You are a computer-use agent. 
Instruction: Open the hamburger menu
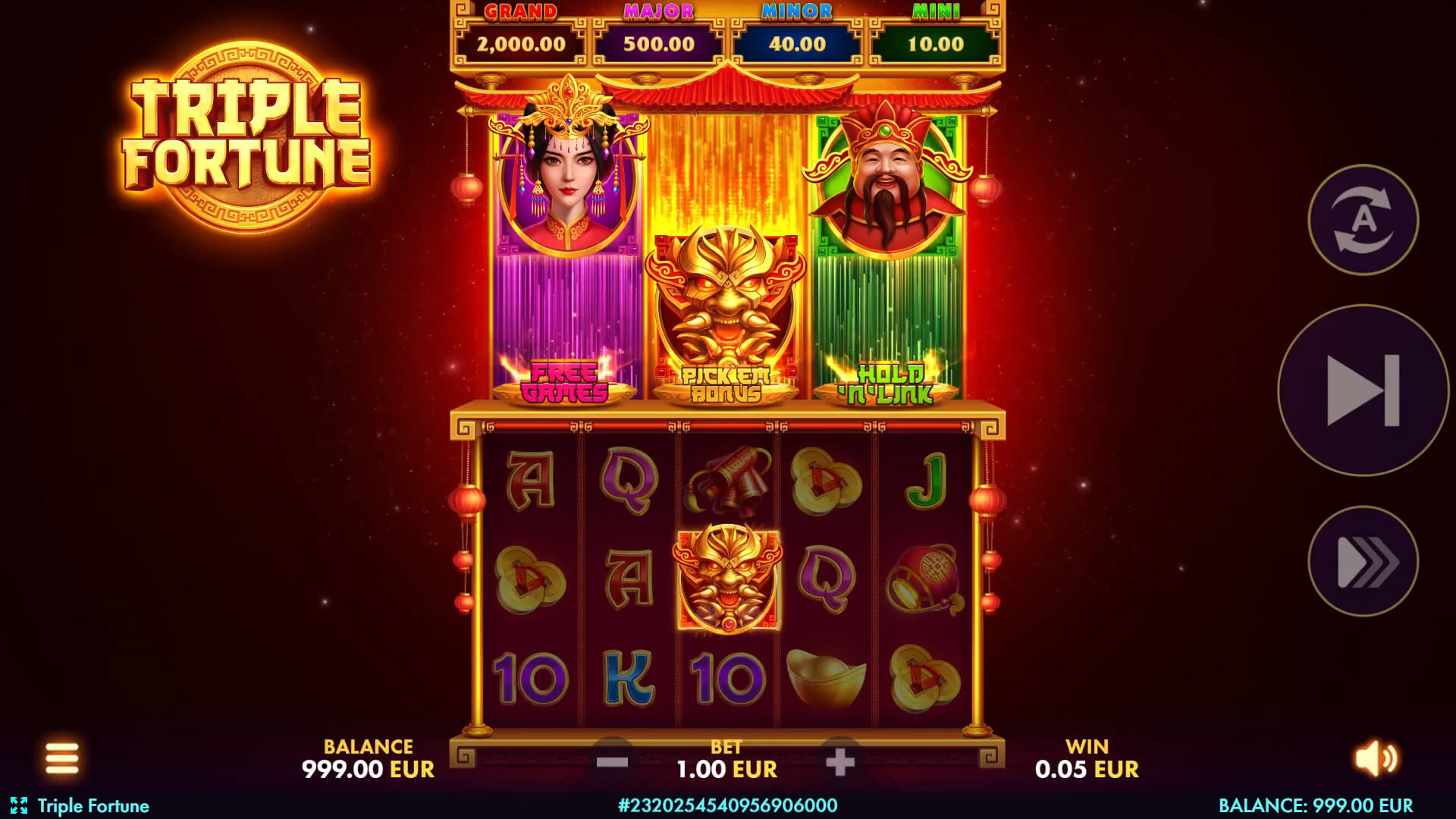pos(61,758)
